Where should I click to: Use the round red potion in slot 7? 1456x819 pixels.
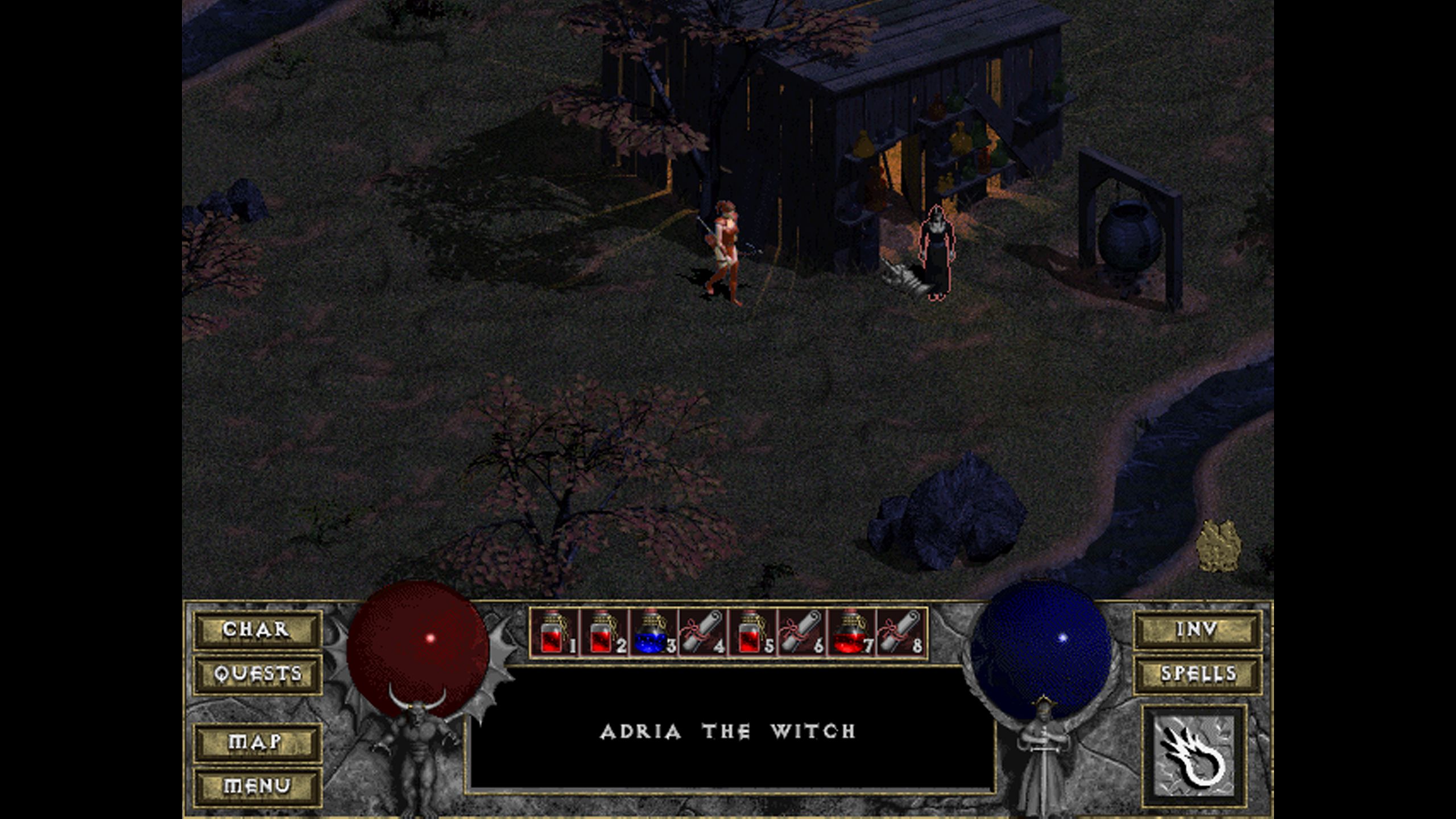851,632
